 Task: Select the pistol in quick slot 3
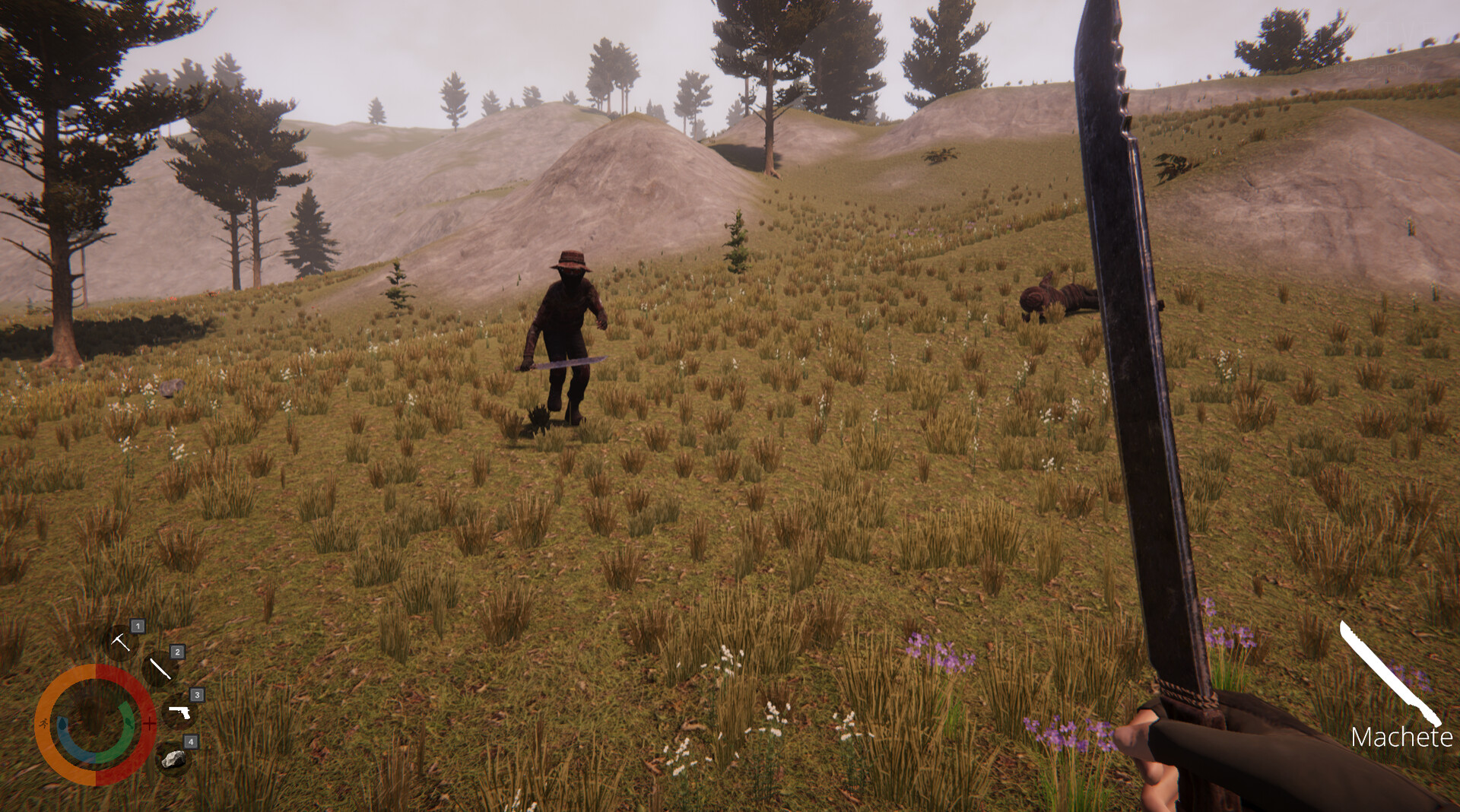point(180,712)
